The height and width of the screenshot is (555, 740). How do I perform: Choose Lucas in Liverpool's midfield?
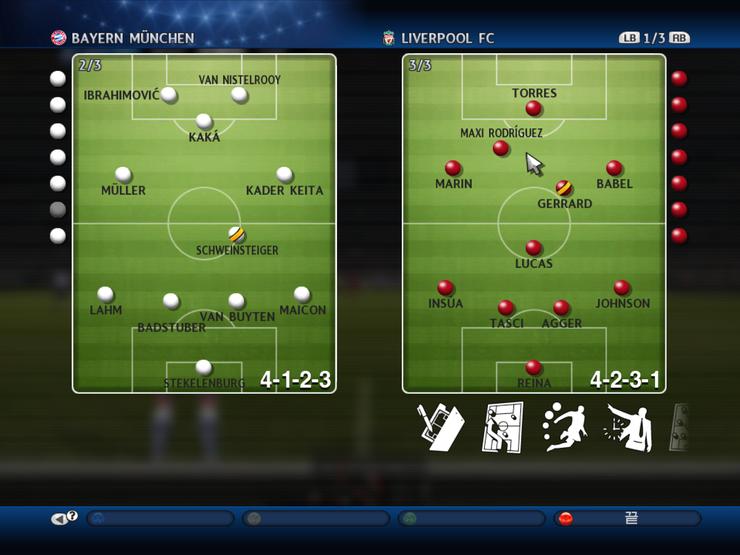point(533,247)
